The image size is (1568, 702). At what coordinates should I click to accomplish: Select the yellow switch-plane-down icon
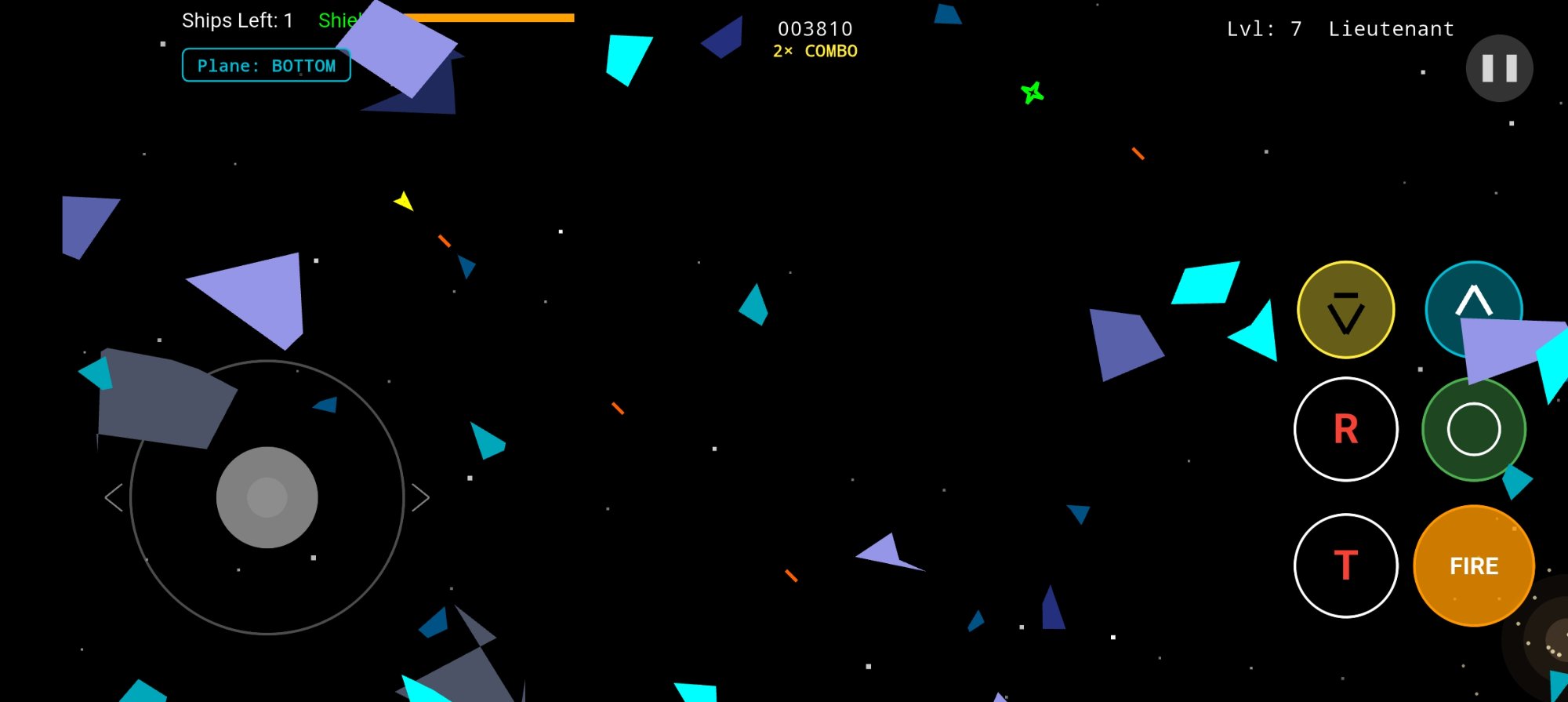pos(1344,311)
